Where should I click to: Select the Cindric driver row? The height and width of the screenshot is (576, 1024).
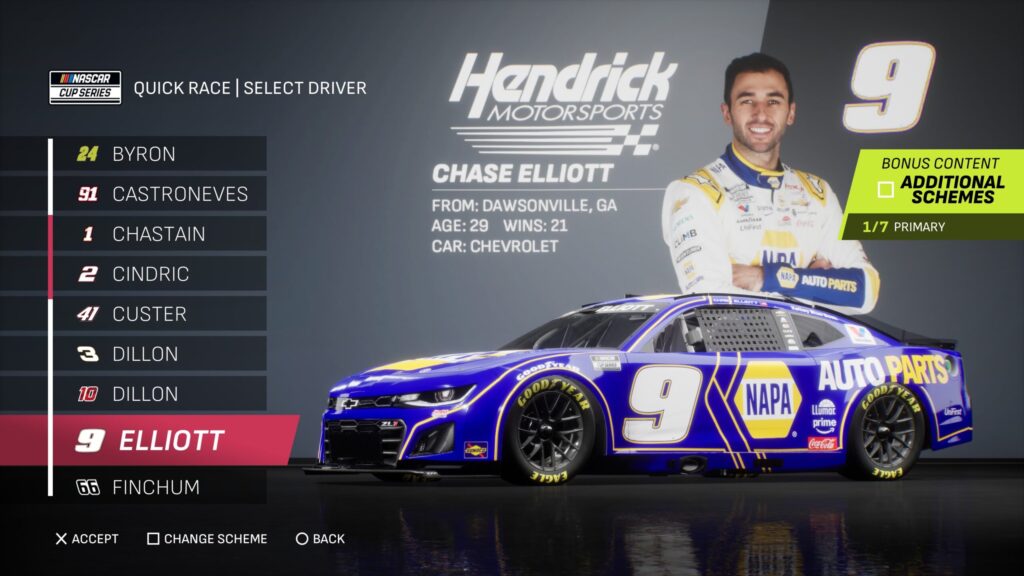(x=158, y=274)
